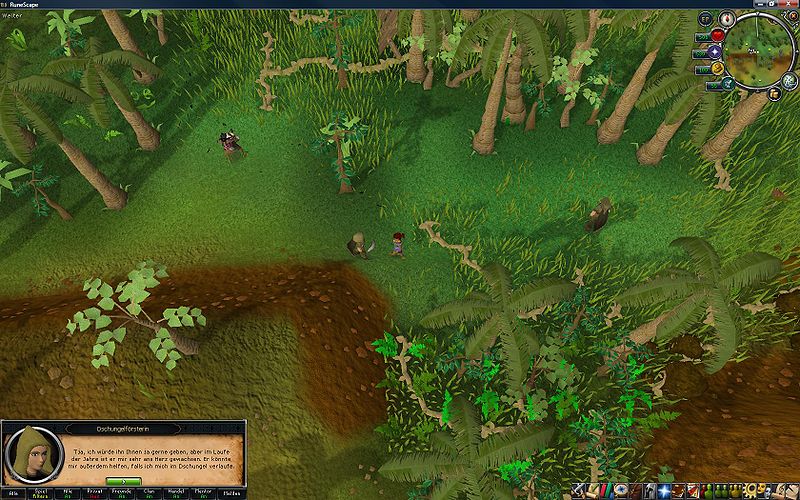Close the RuneScape window
The image size is (800, 500).
click(x=790, y=4)
